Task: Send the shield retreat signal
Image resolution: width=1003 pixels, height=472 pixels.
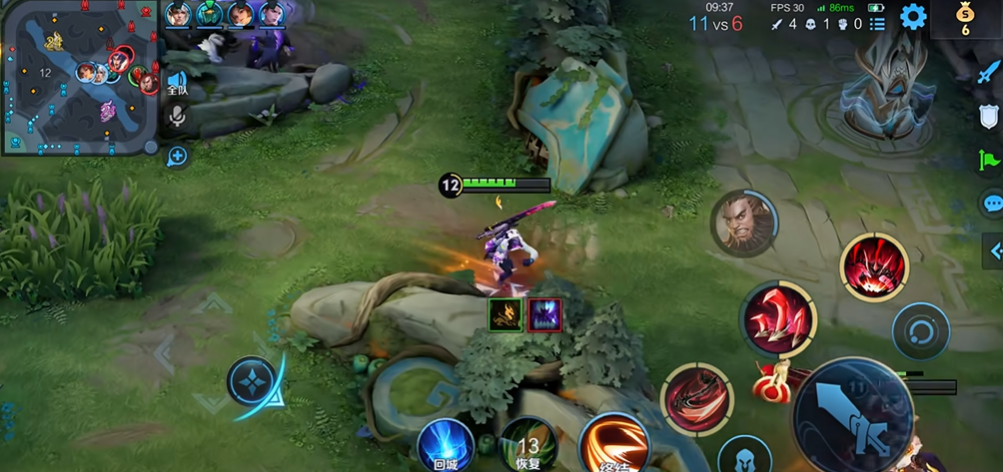Action: pyautogui.click(x=988, y=115)
